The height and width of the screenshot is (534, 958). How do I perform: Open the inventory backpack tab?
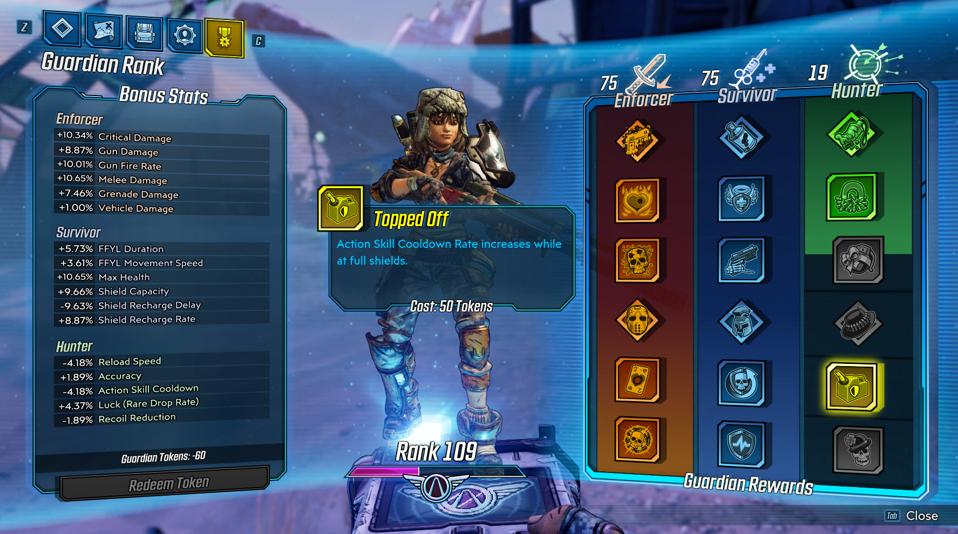tap(145, 34)
